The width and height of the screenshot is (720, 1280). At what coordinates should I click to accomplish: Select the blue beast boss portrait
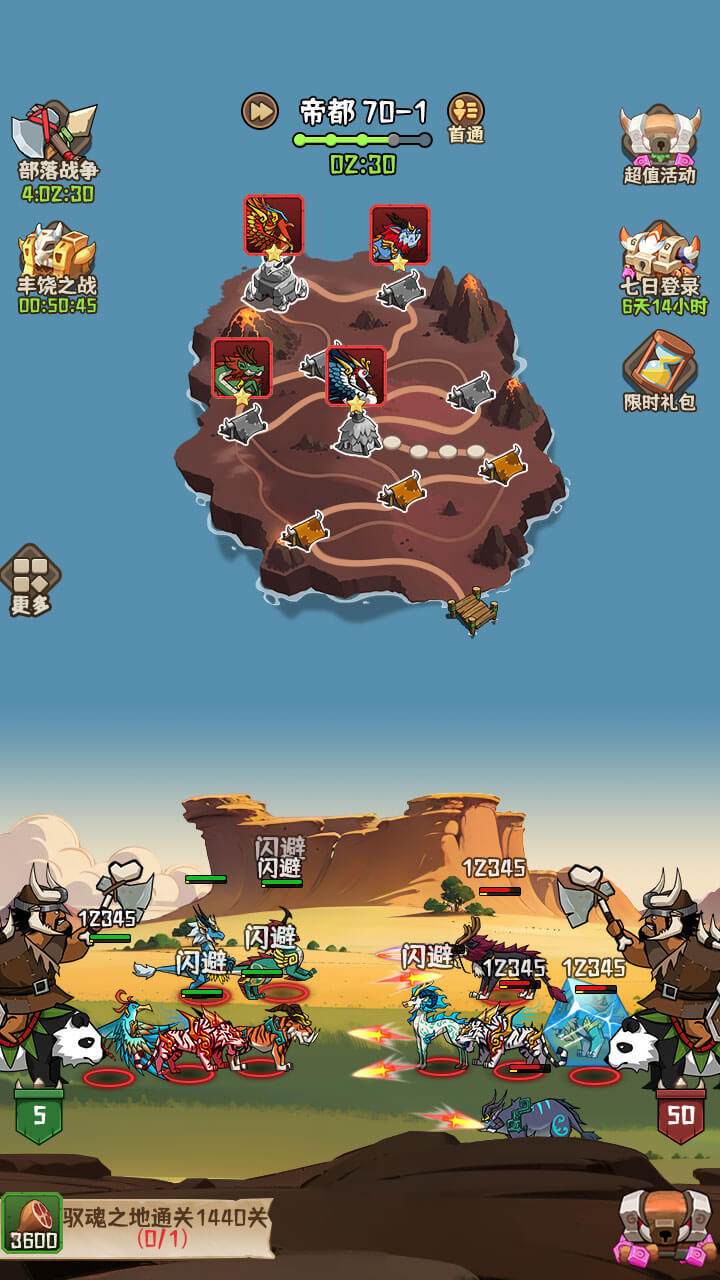click(400, 235)
